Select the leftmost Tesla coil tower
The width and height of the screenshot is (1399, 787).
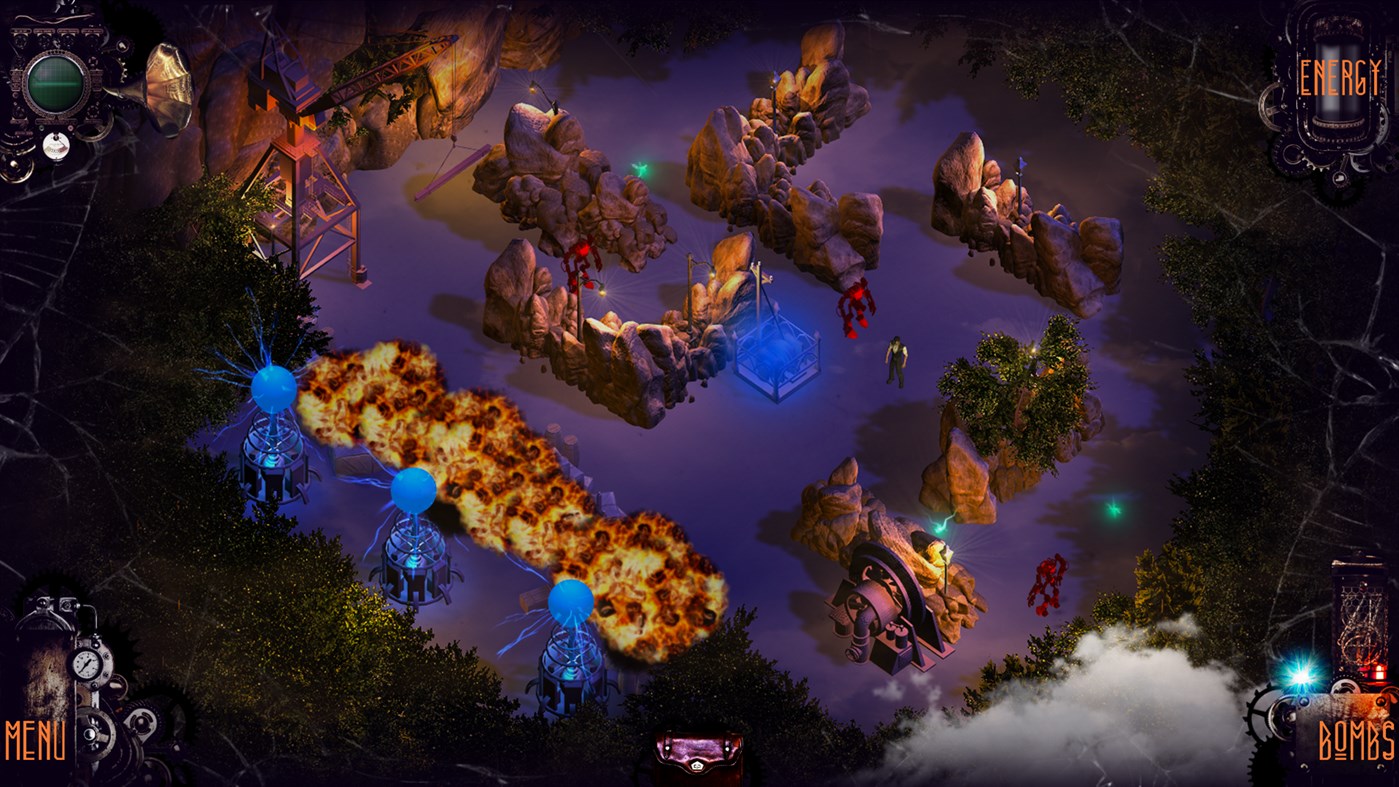(270, 430)
